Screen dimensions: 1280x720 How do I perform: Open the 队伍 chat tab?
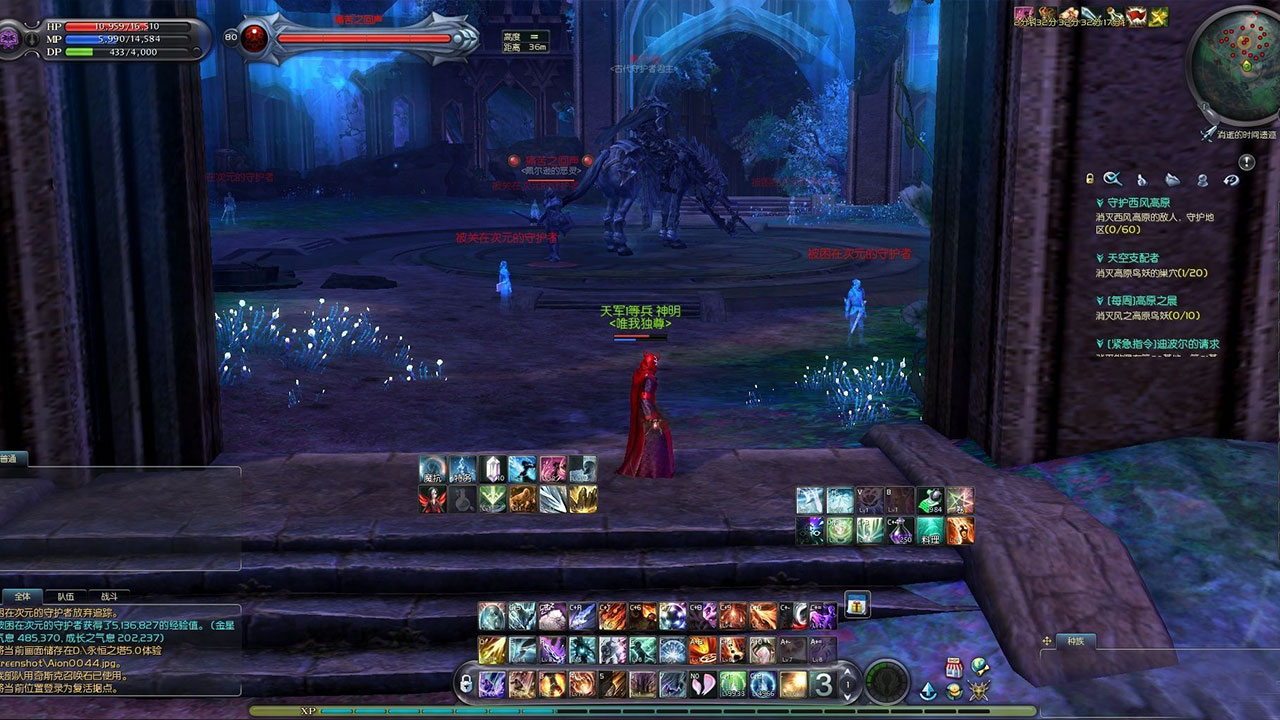[x=65, y=595]
